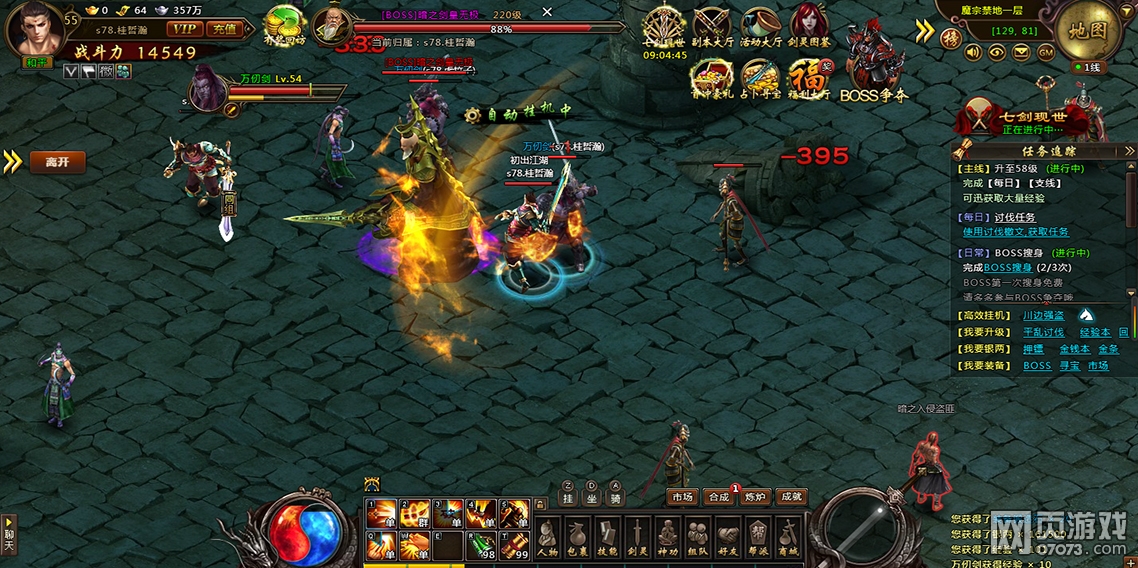Open the 包裹 bag menu icon
The height and width of the screenshot is (568, 1138).
[x=577, y=537]
